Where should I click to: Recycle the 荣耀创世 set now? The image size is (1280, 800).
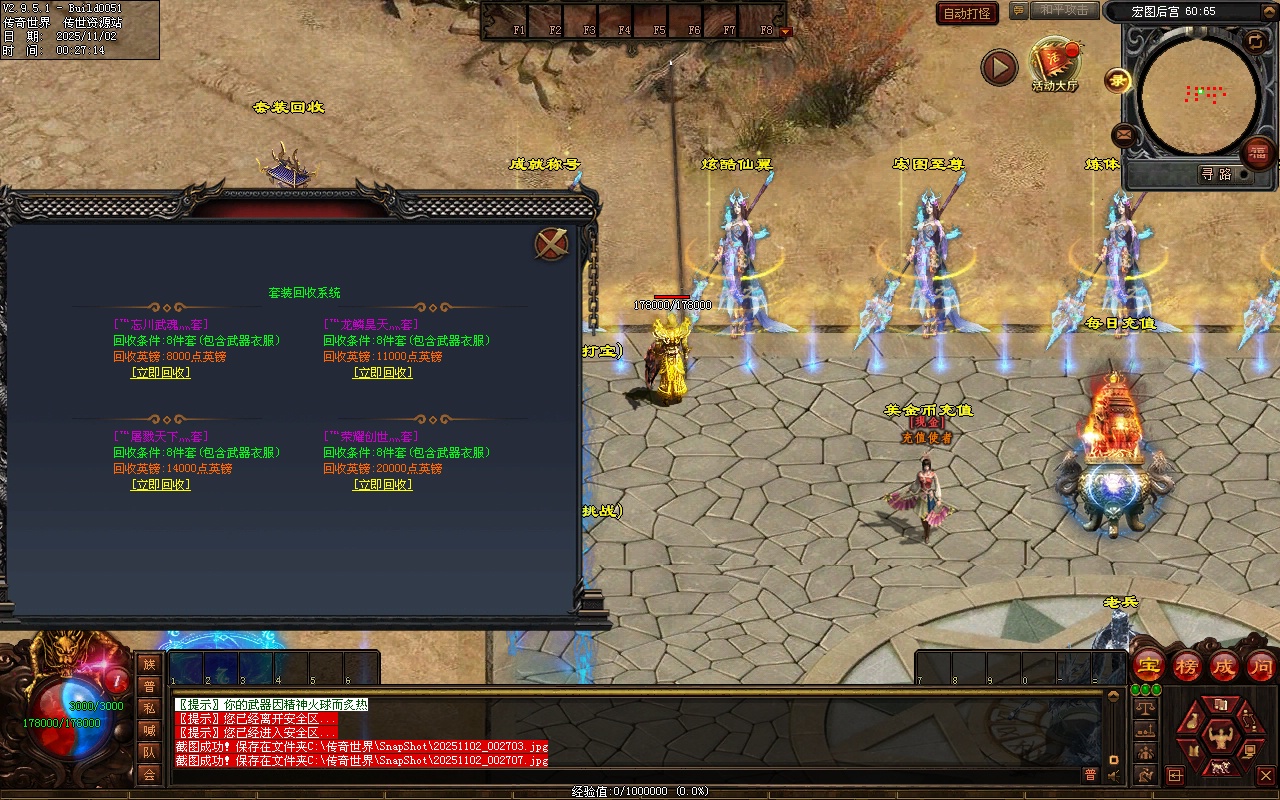[x=383, y=485]
